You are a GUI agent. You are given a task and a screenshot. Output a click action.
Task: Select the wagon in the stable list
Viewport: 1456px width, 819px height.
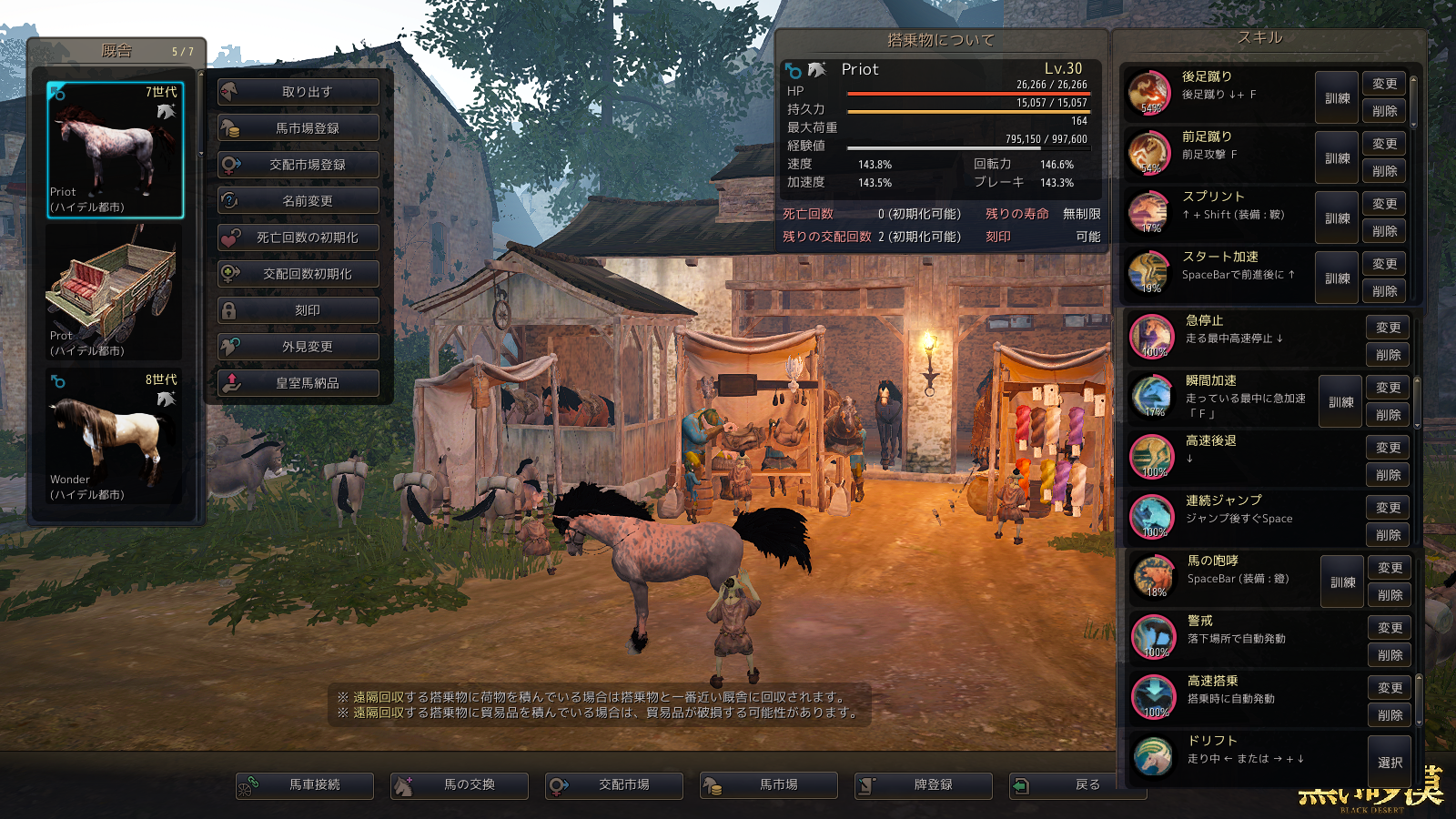[115, 292]
